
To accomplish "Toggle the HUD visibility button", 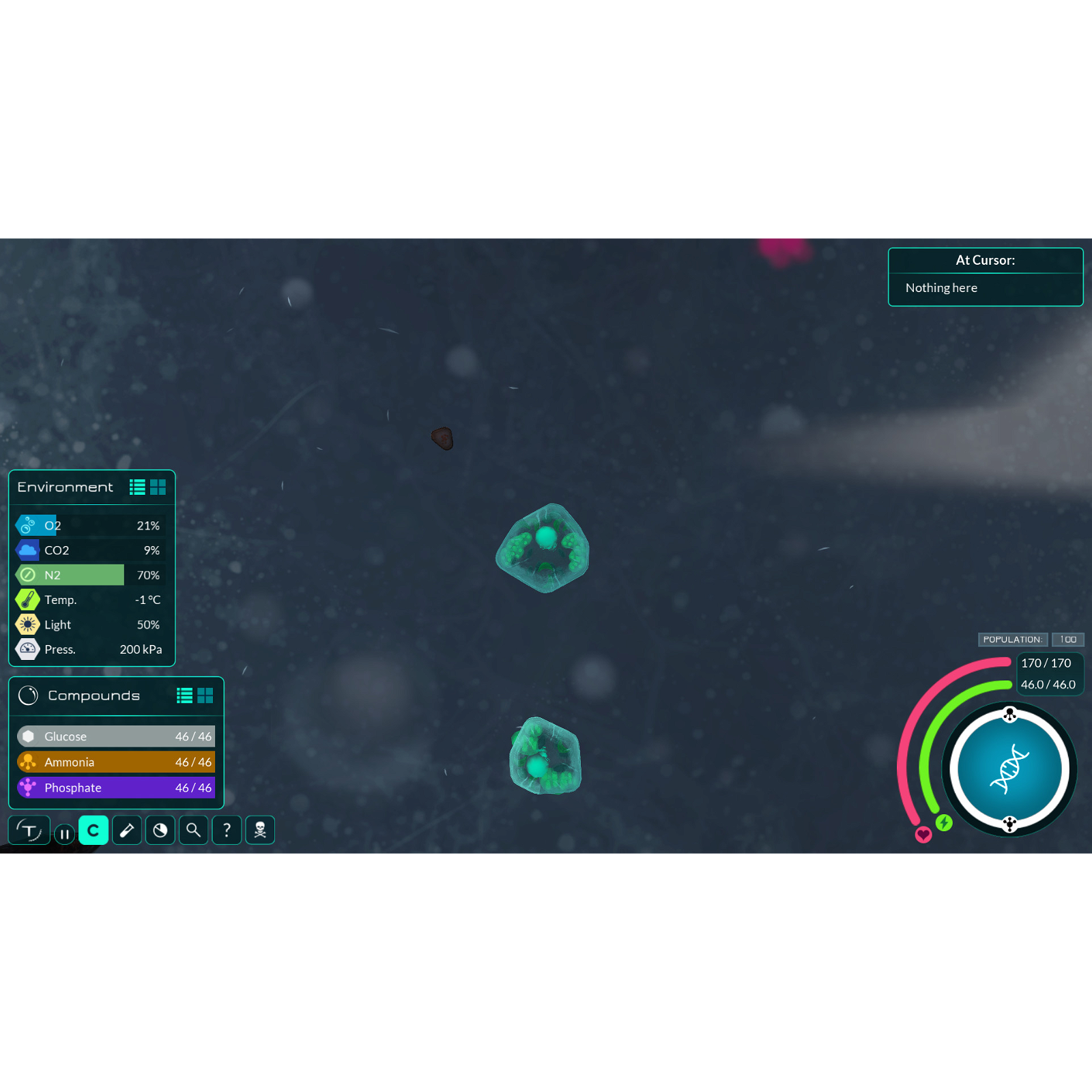I will pyautogui.click(x=29, y=830).
